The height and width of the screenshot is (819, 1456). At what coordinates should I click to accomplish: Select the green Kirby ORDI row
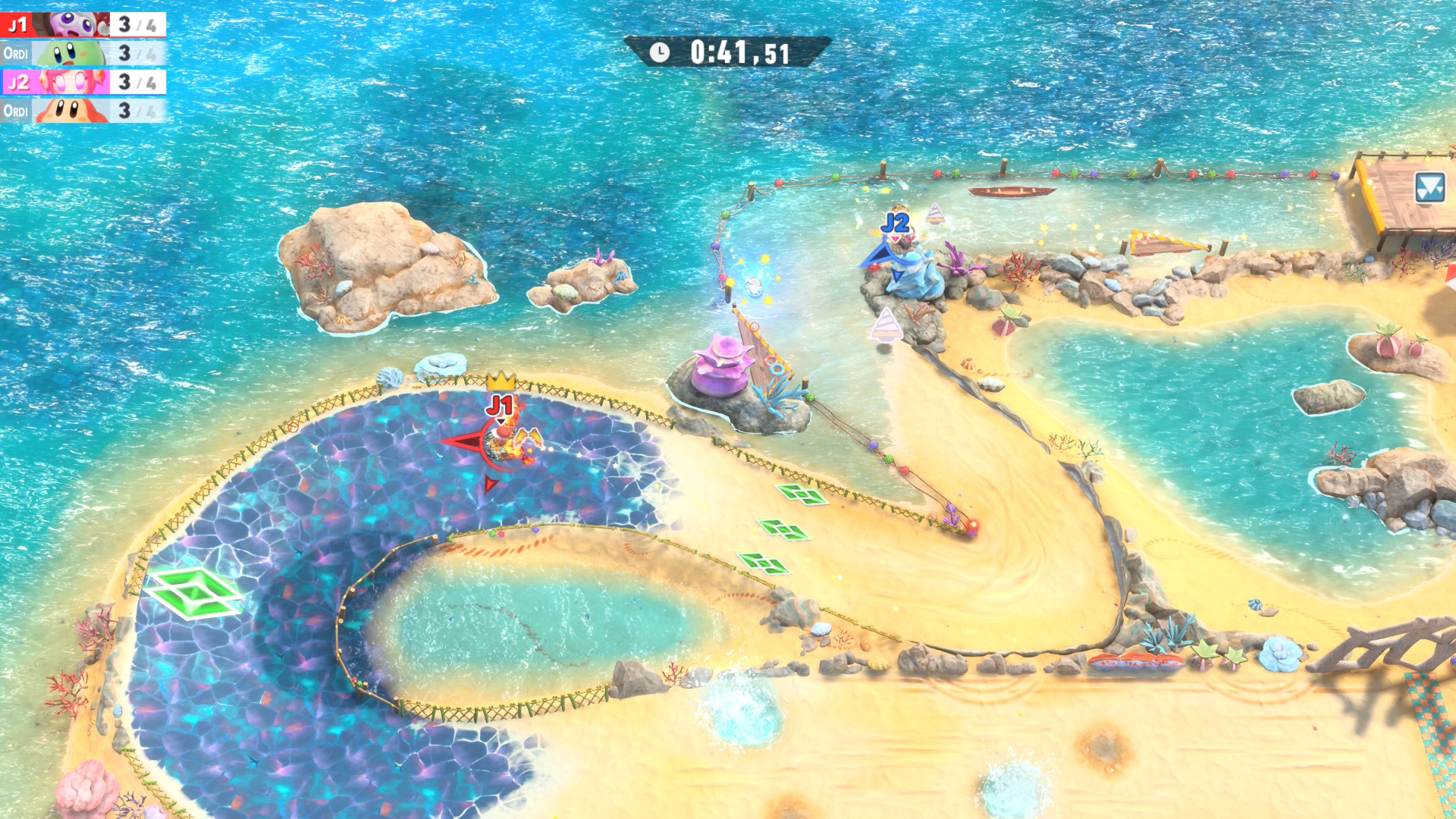pyautogui.click(x=83, y=54)
